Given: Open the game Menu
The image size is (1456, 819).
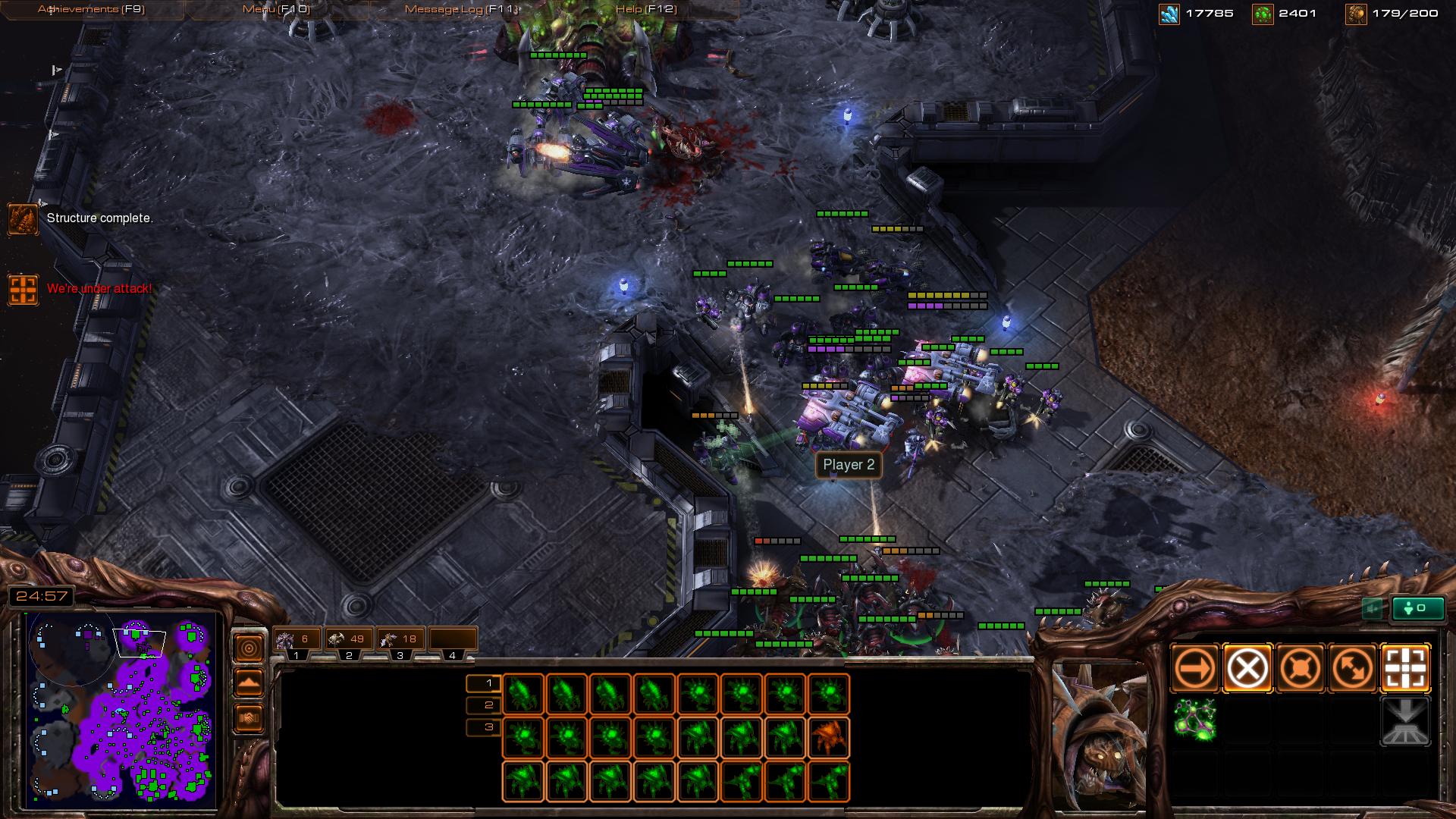Looking at the screenshot, I should tap(276, 10).
